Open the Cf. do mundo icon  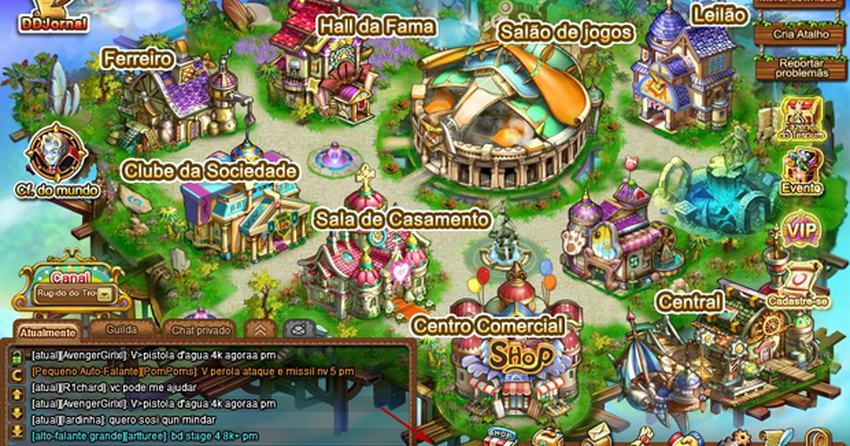coord(49,160)
